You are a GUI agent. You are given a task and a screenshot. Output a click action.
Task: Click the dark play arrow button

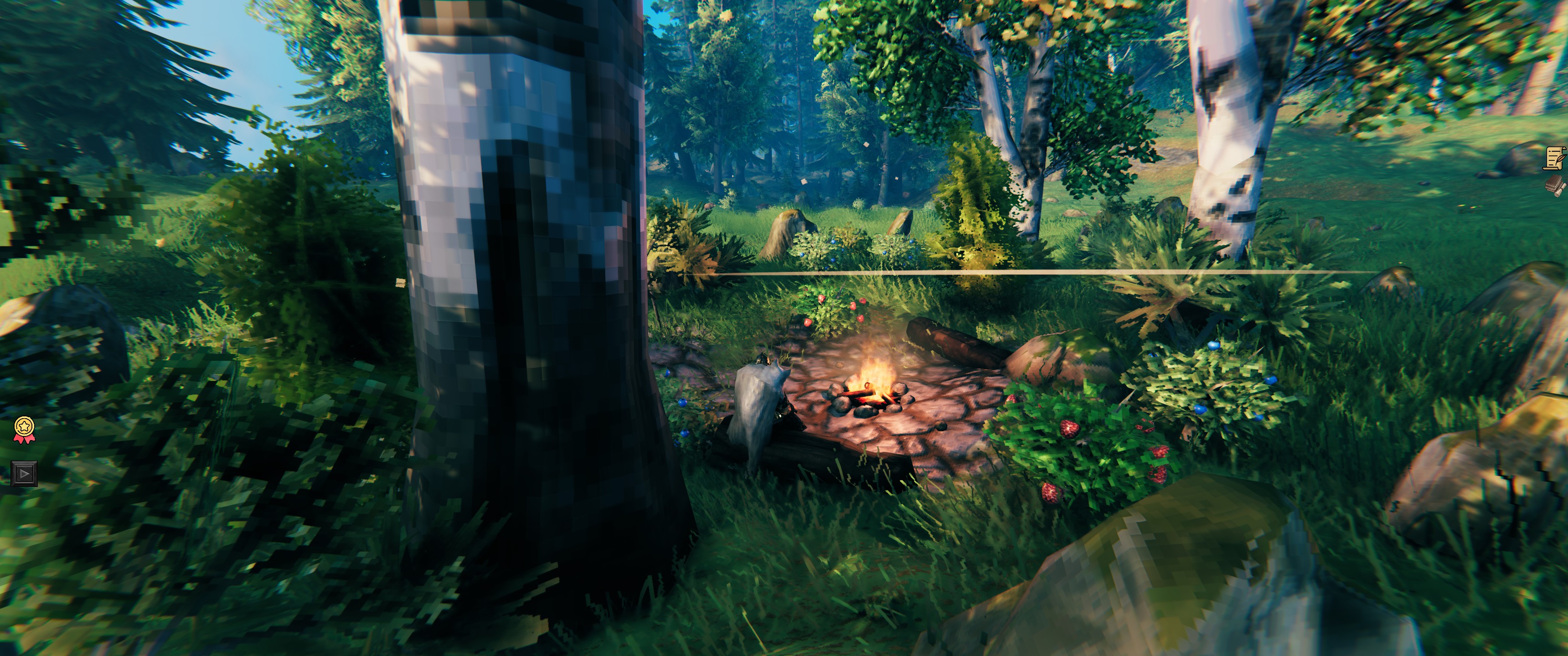[x=24, y=473]
